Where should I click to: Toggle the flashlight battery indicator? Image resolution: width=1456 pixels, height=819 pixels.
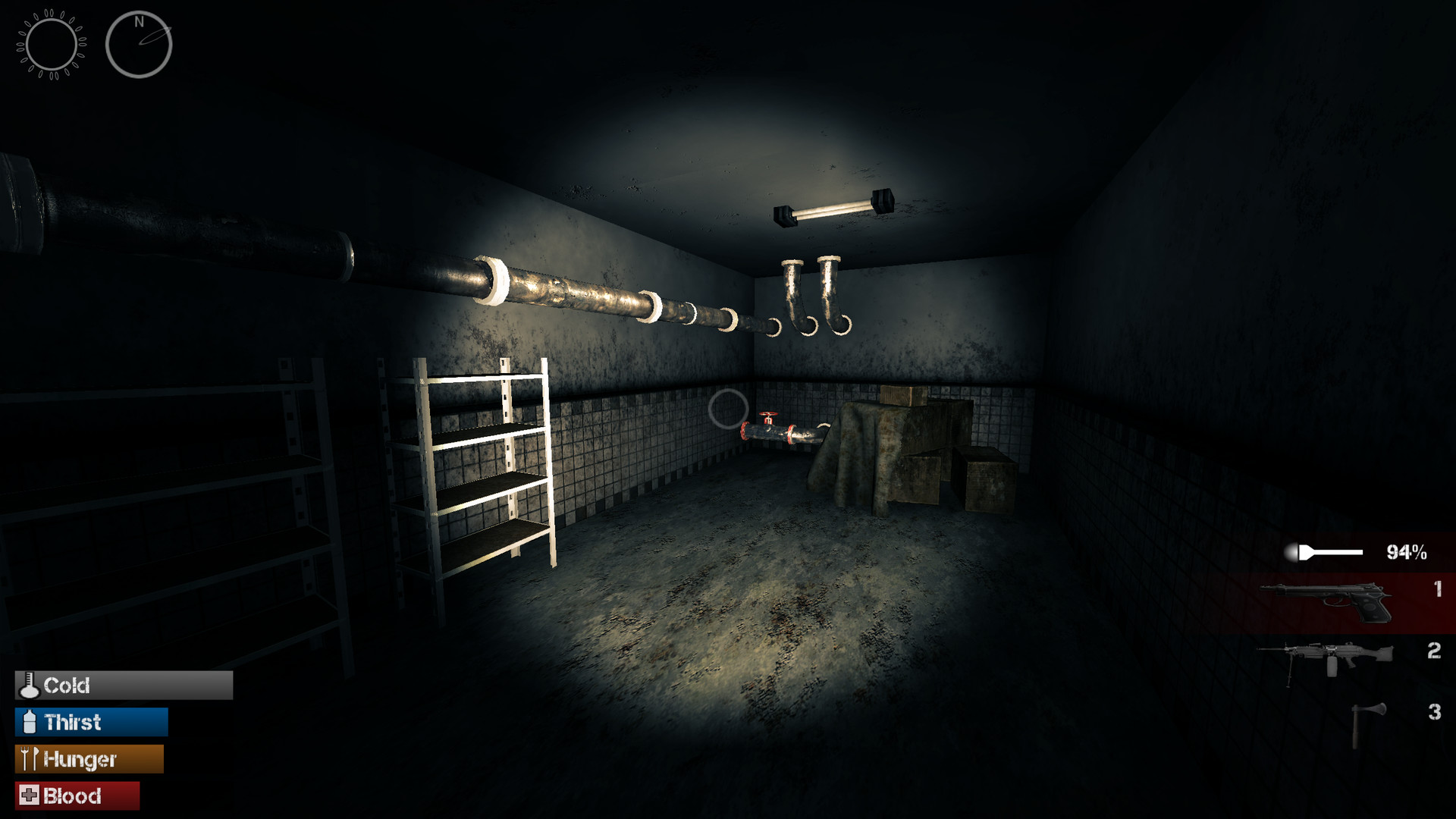1331,551
